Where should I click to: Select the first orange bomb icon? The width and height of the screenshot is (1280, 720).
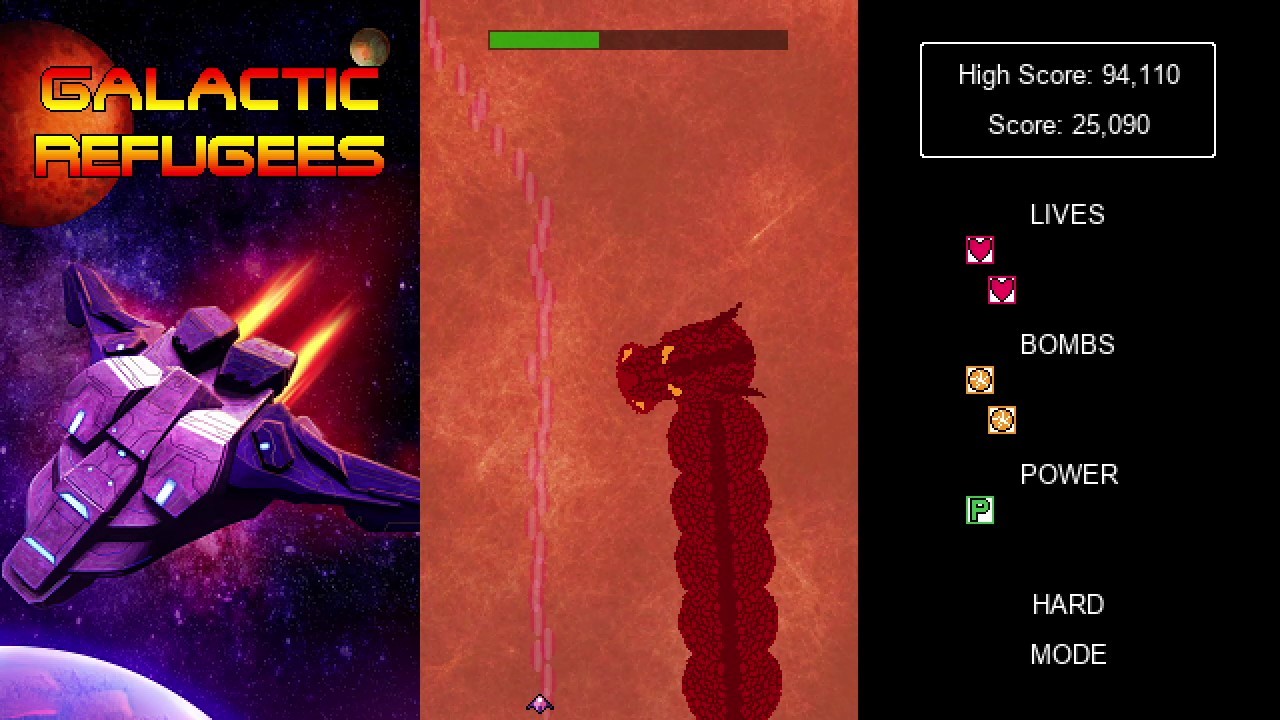[x=978, y=380]
